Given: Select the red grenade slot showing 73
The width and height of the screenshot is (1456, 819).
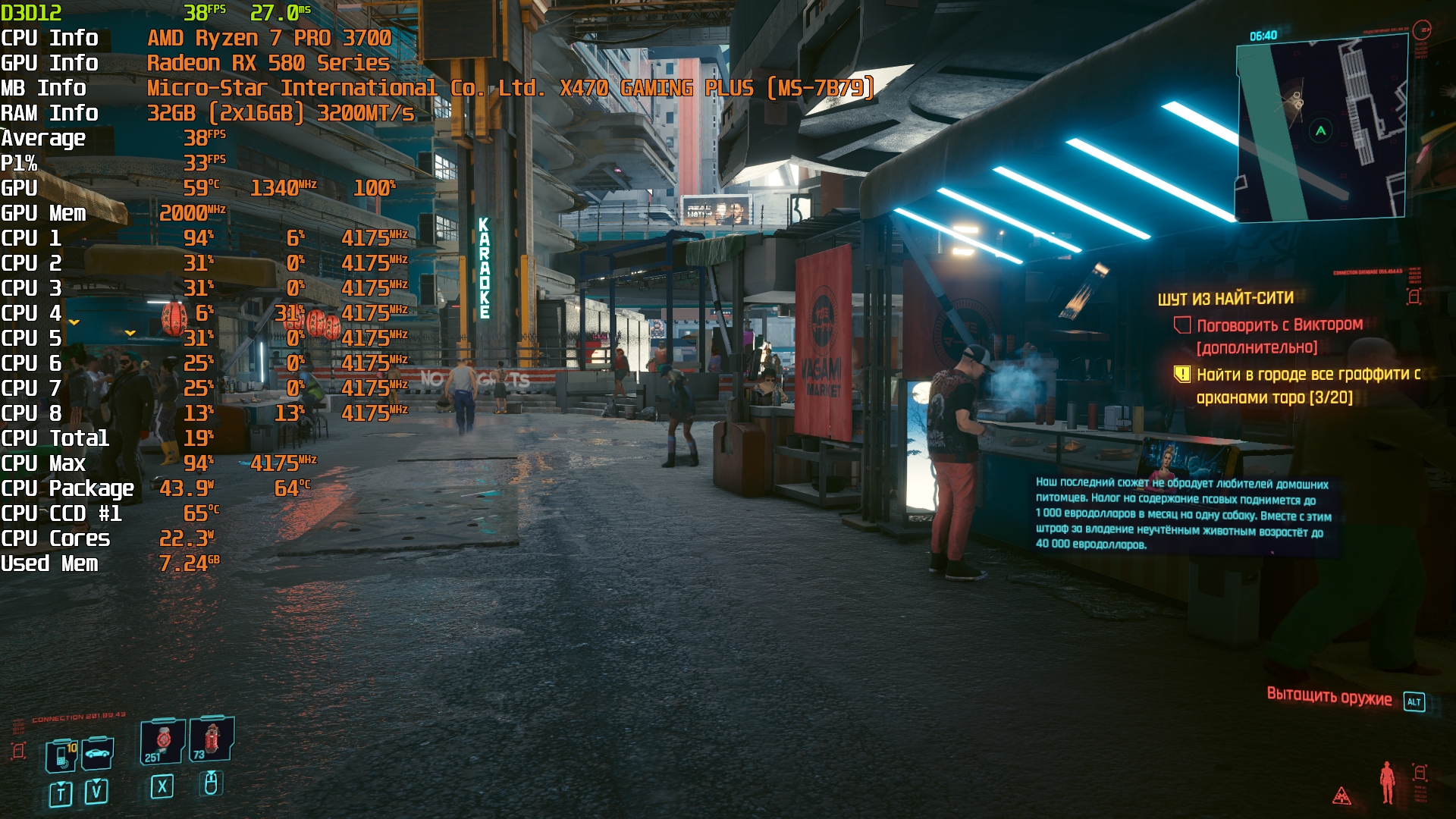Looking at the screenshot, I should click(x=212, y=739).
